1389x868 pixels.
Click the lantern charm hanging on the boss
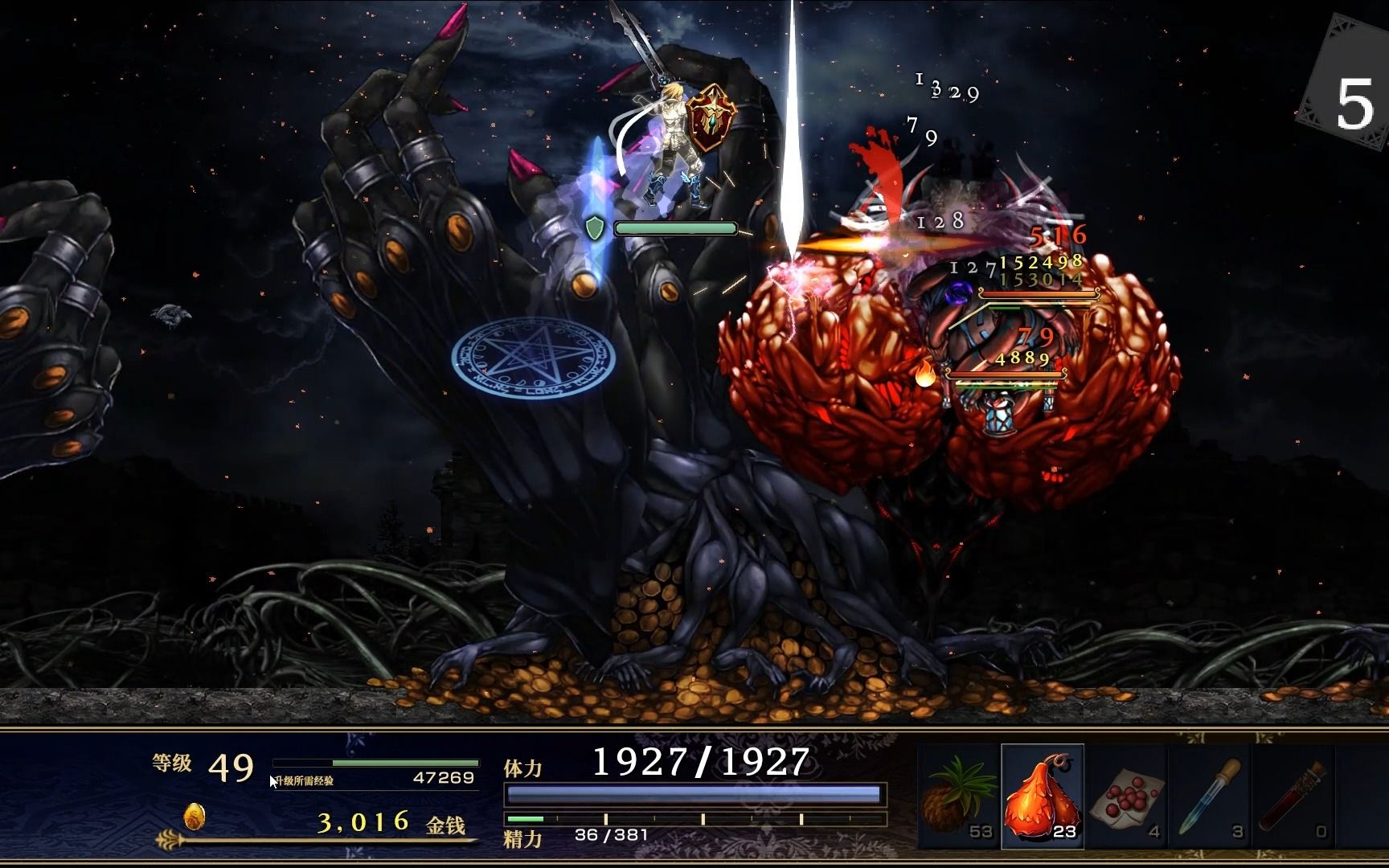998,415
